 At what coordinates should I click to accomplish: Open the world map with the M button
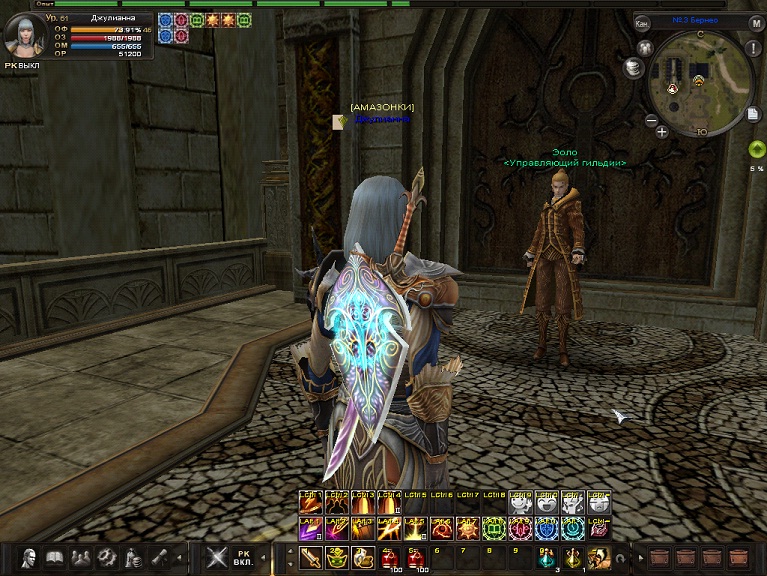click(757, 22)
